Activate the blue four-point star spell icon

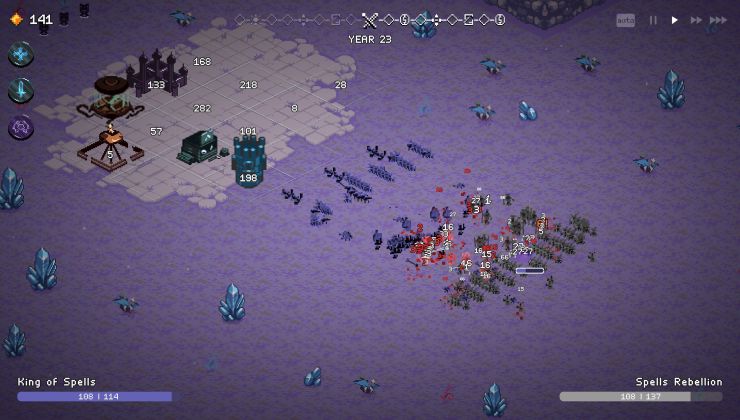[21, 55]
